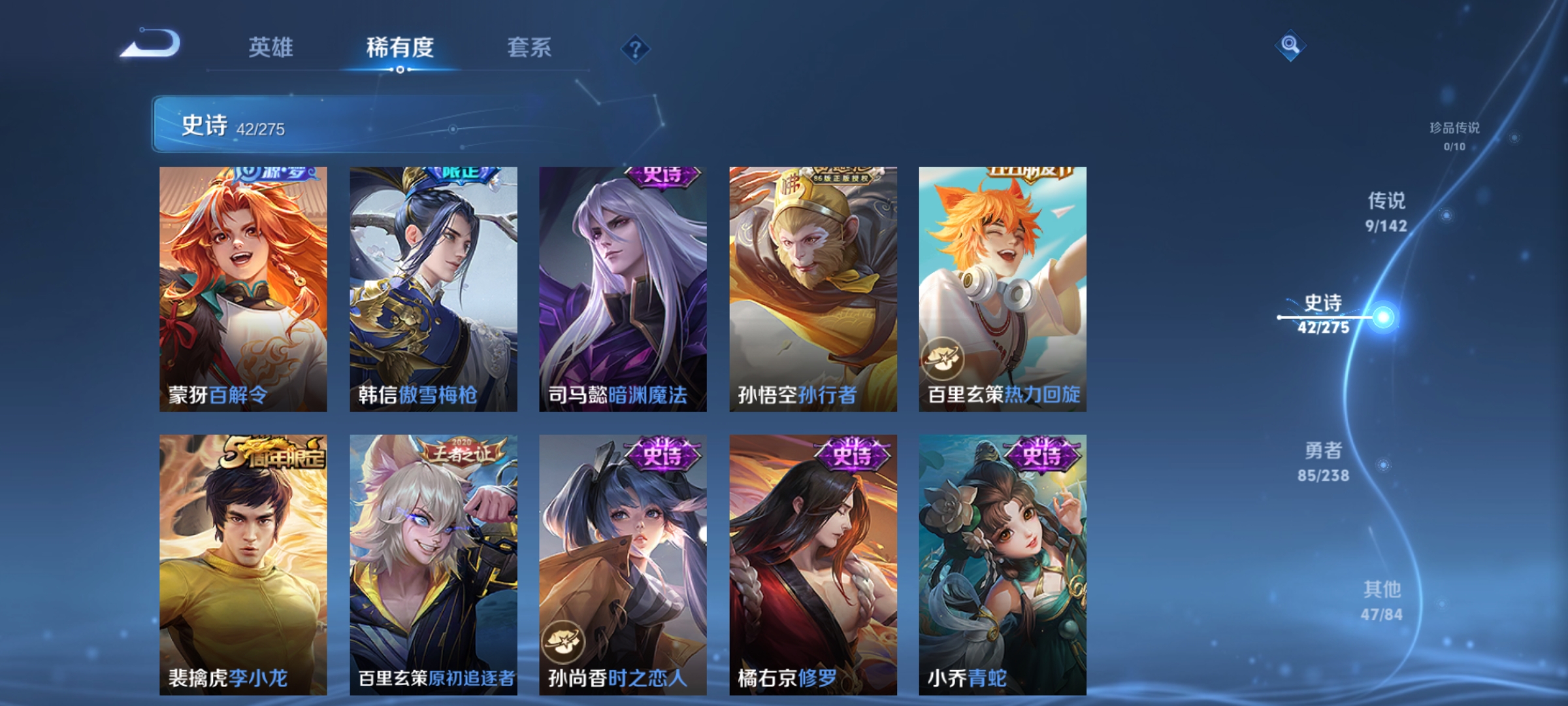Switch to the 套系 tab

point(530,48)
